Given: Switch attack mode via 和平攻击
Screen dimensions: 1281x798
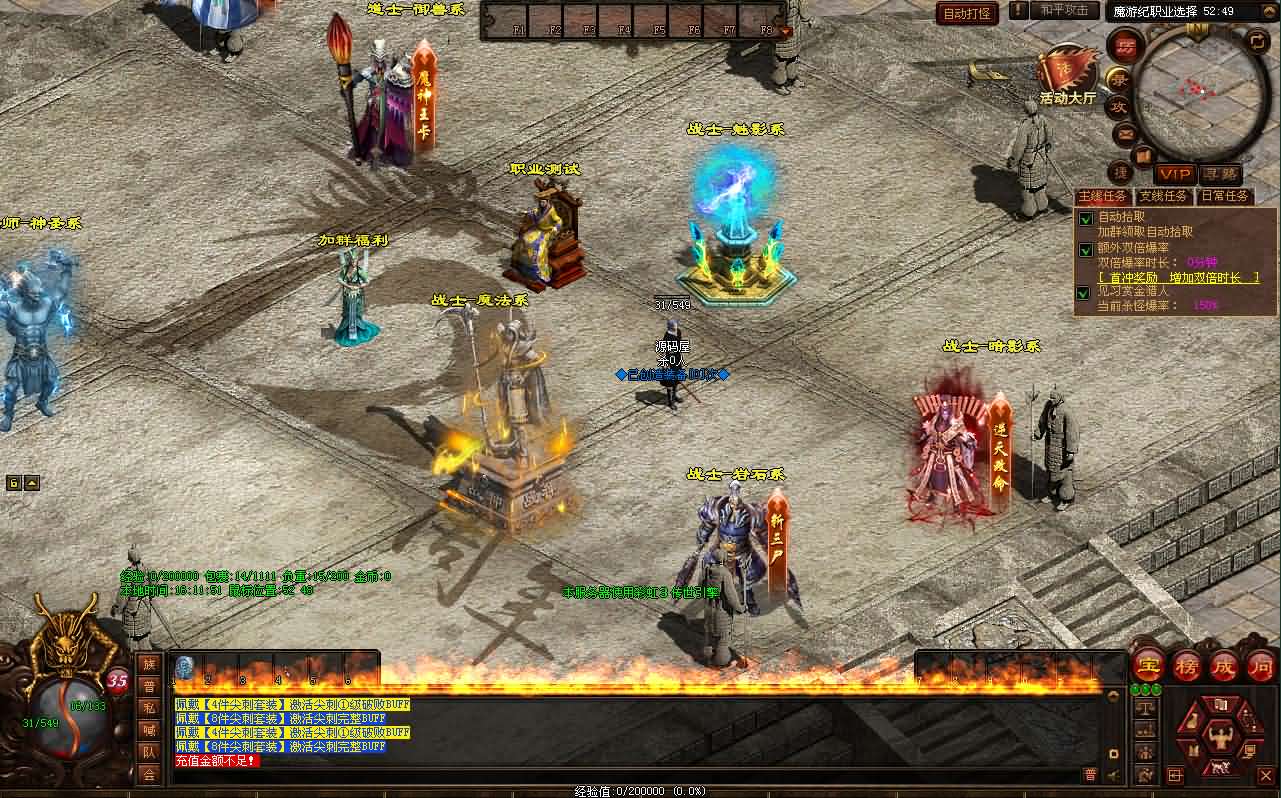Looking at the screenshot, I should [1064, 11].
